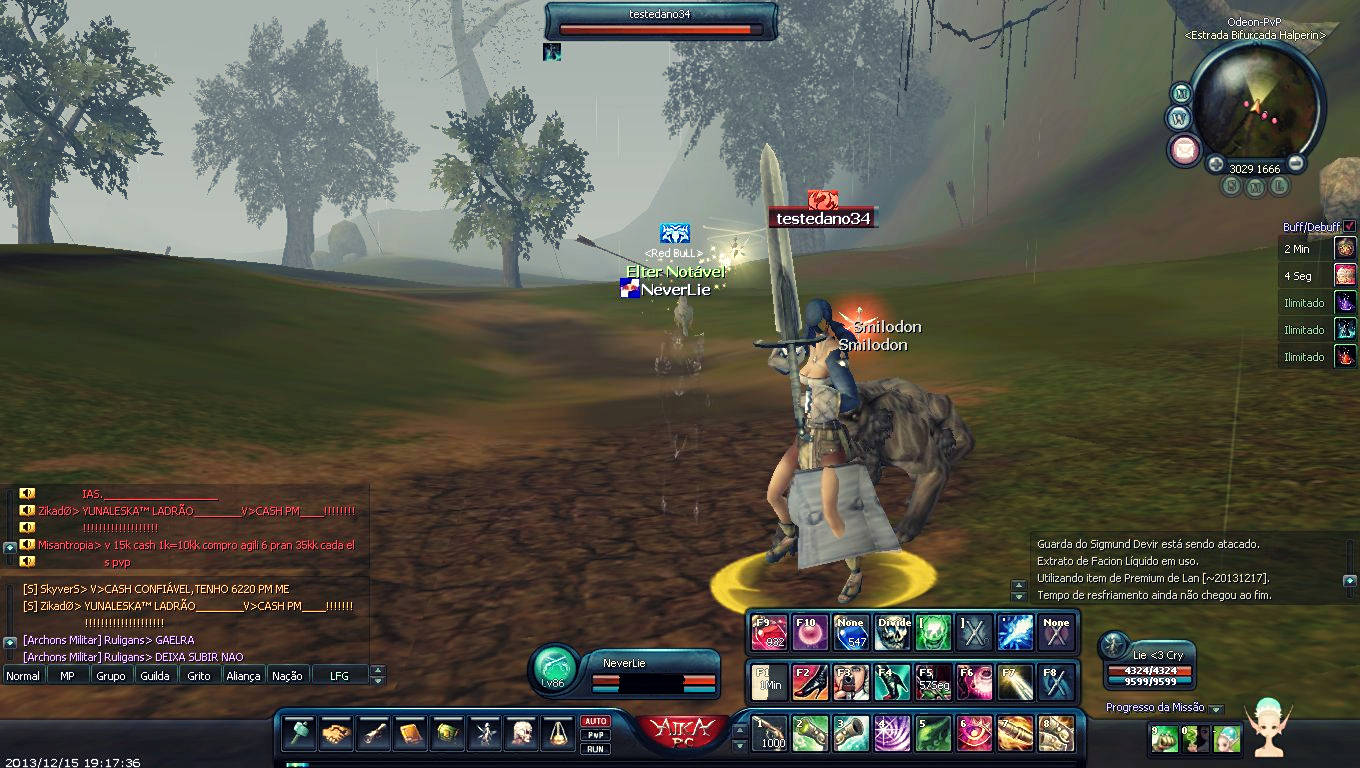Viewport: 1360px width, 768px height.
Task: Toggle the RUN button
Action: point(596,748)
